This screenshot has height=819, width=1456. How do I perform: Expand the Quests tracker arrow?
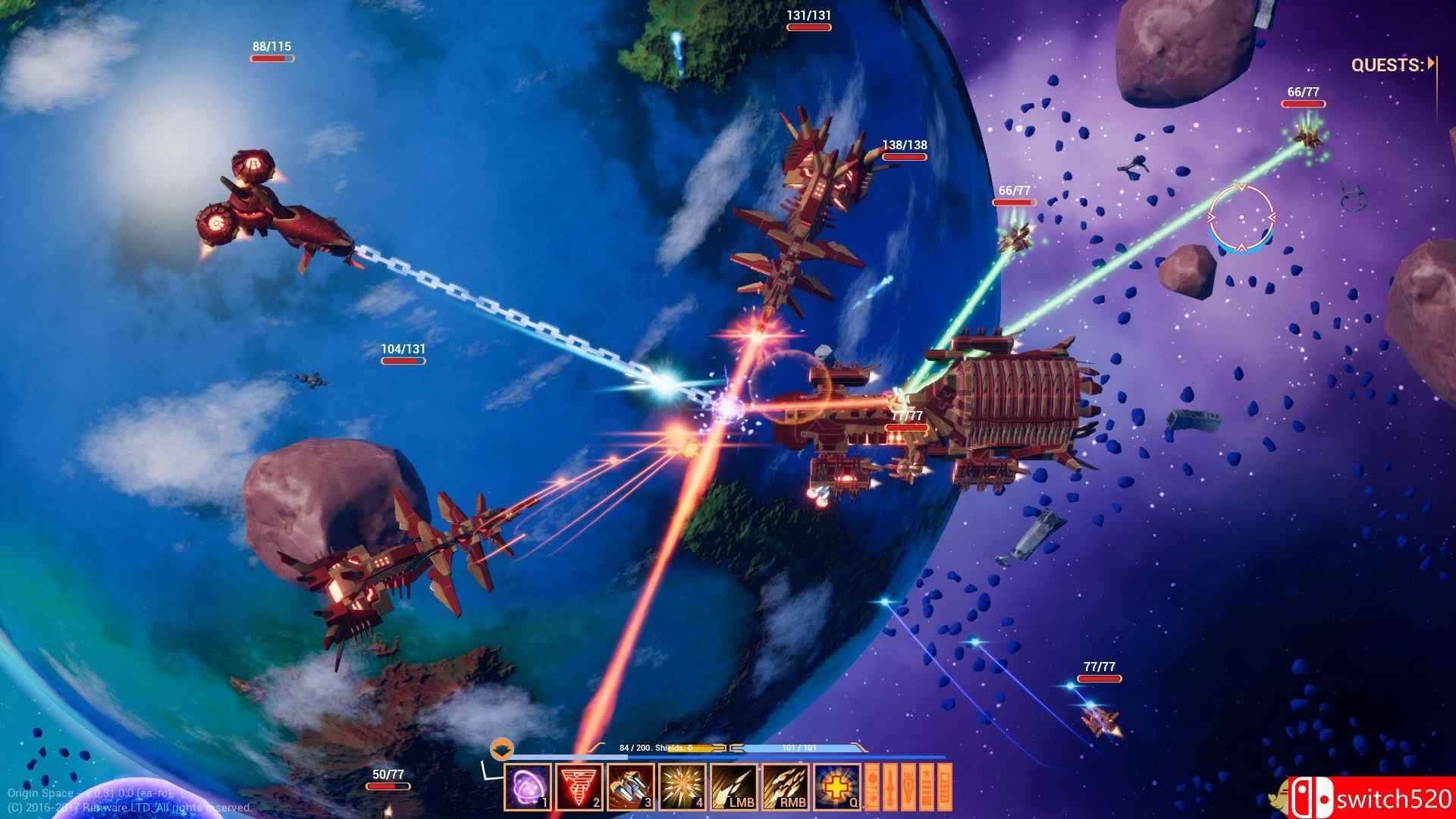pyautogui.click(x=1431, y=64)
